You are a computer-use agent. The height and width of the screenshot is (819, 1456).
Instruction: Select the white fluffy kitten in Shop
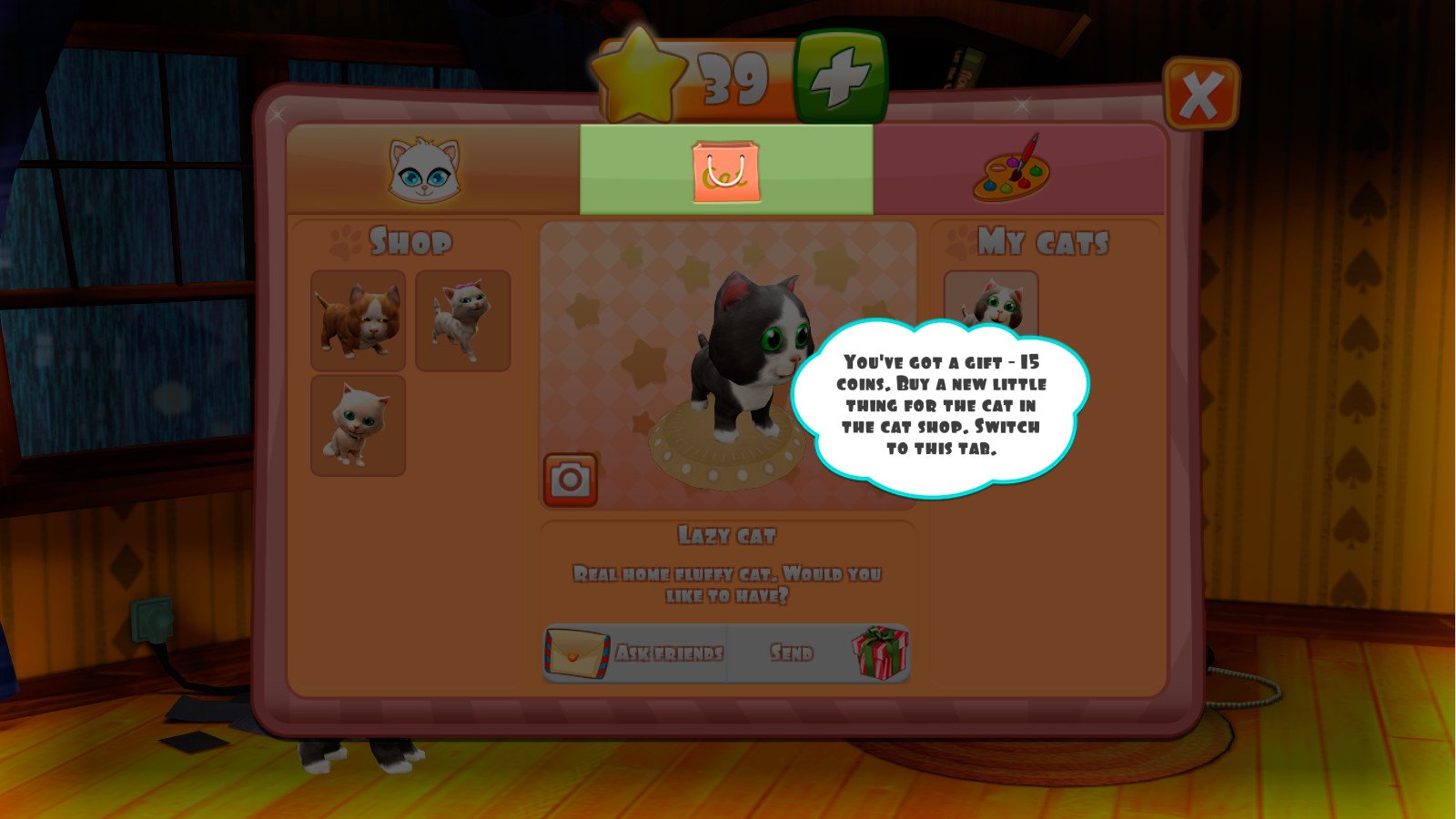point(359,424)
